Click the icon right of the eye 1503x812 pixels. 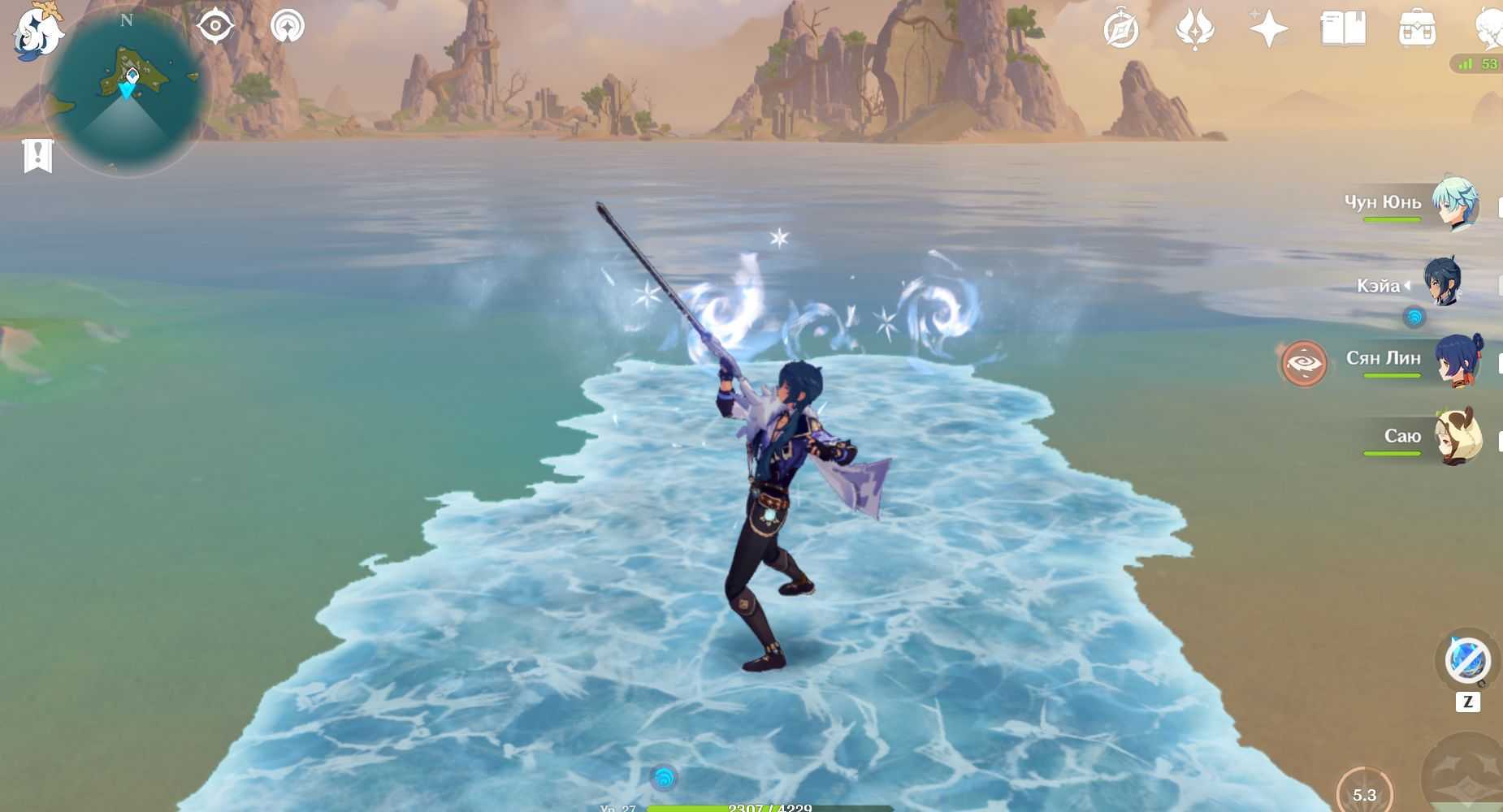click(288, 27)
